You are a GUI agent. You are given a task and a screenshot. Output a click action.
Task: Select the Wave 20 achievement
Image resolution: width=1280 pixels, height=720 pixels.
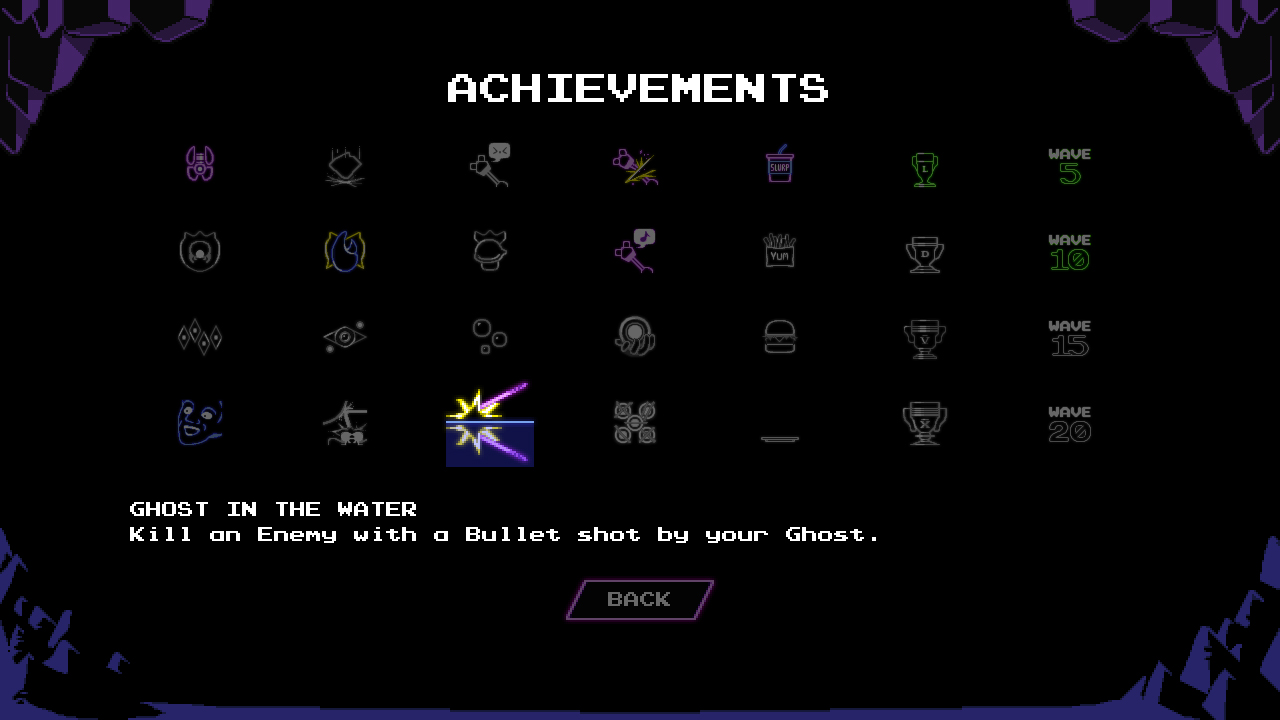click(1069, 423)
